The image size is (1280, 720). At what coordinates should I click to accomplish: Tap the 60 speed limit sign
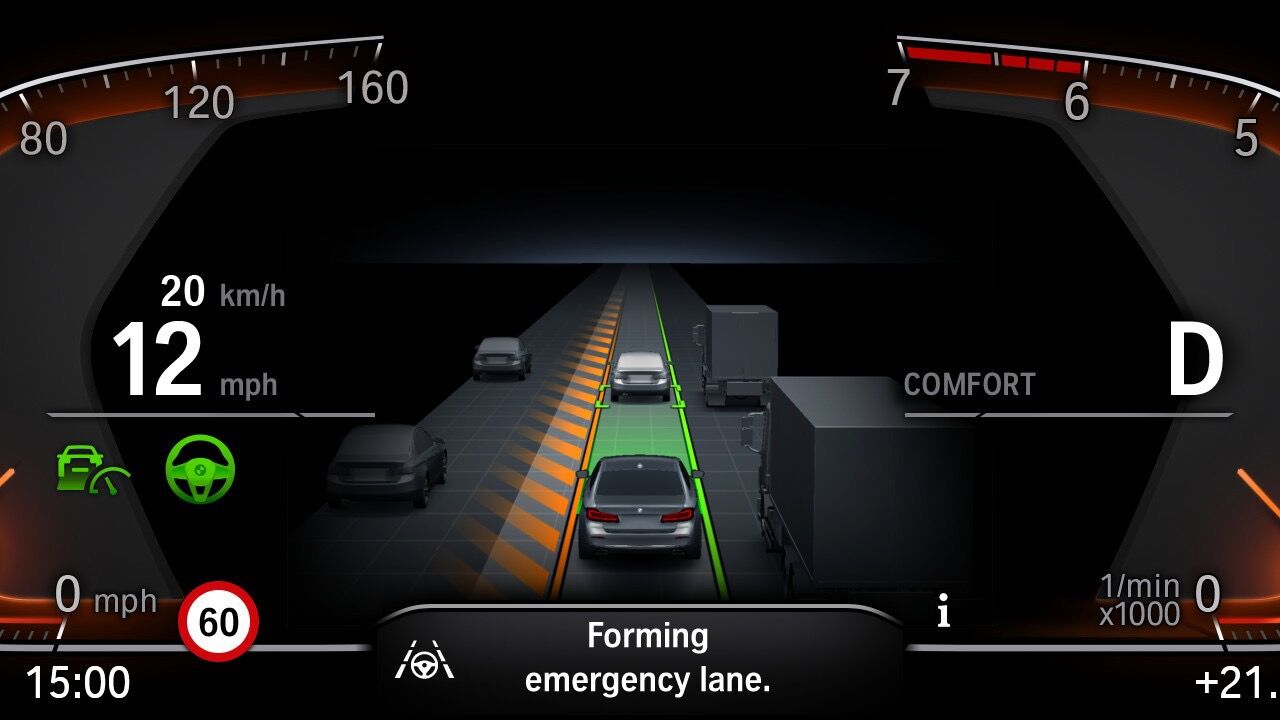(218, 622)
